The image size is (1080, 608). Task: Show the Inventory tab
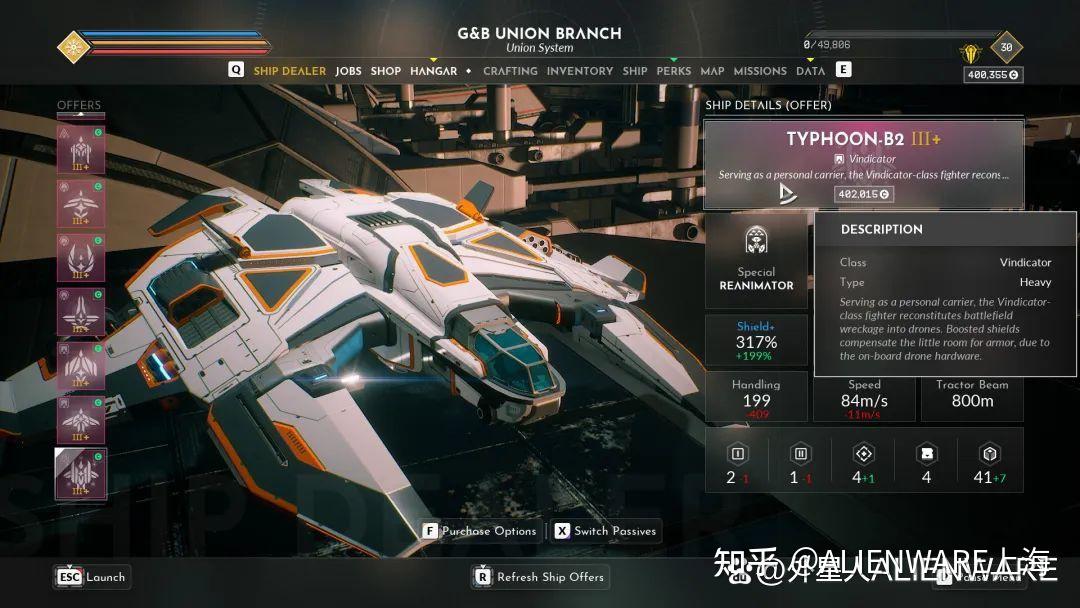click(x=580, y=71)
